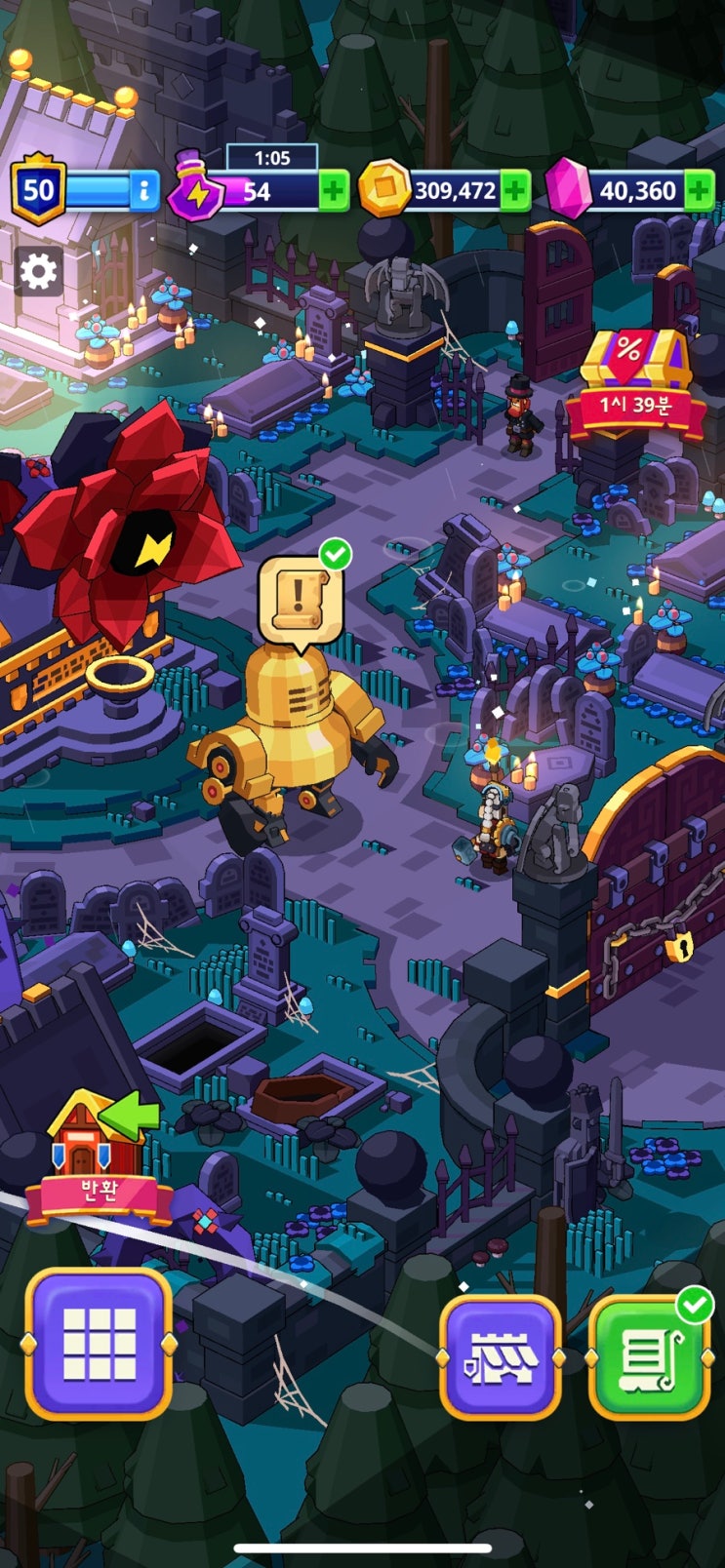Open the purple grid menu button
This screenshot has height=1568, width=725.
[x=99, y=1344]
